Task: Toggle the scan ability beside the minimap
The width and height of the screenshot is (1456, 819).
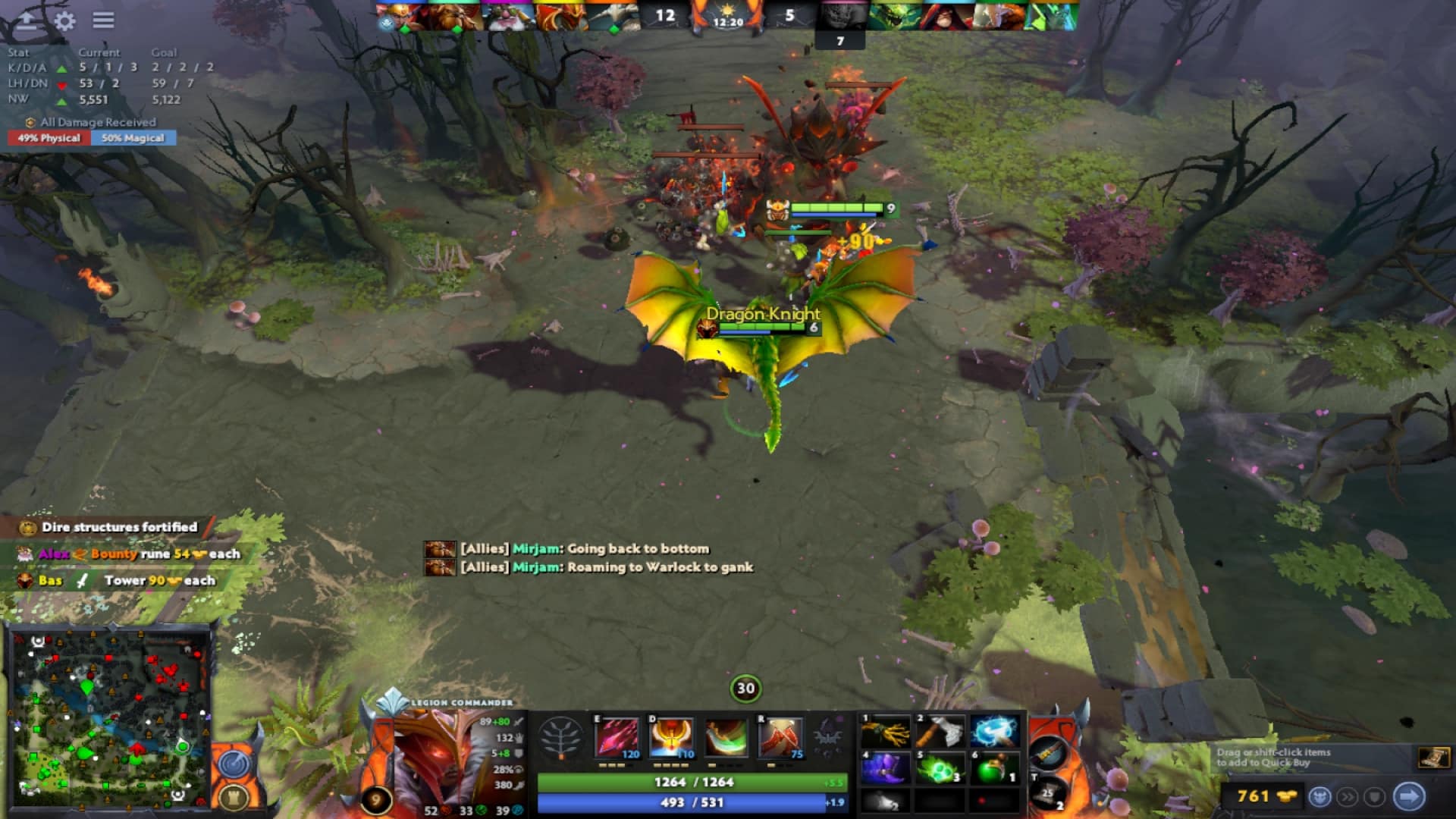Action: (x=235, y=765)
